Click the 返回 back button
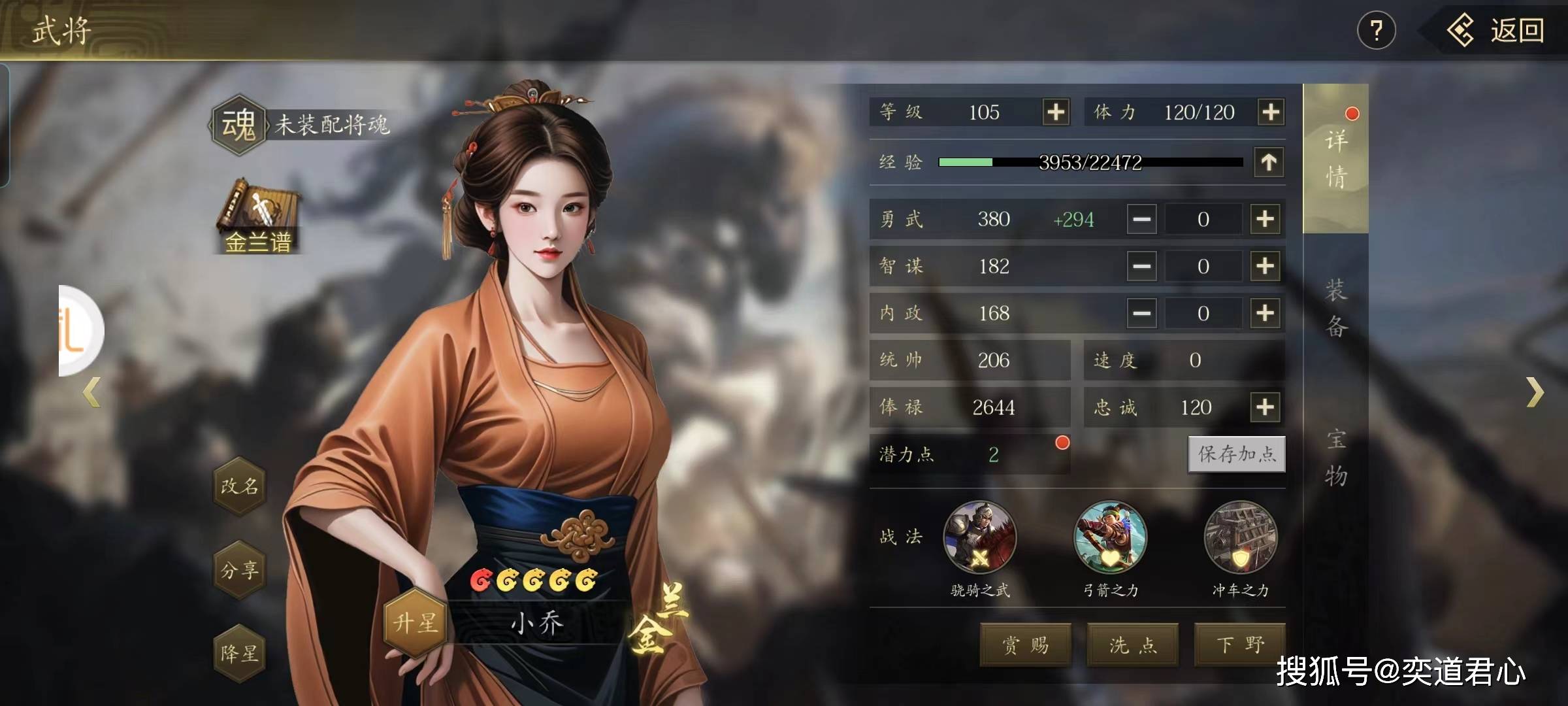 pyautogui.click(x=1497, y=31)
